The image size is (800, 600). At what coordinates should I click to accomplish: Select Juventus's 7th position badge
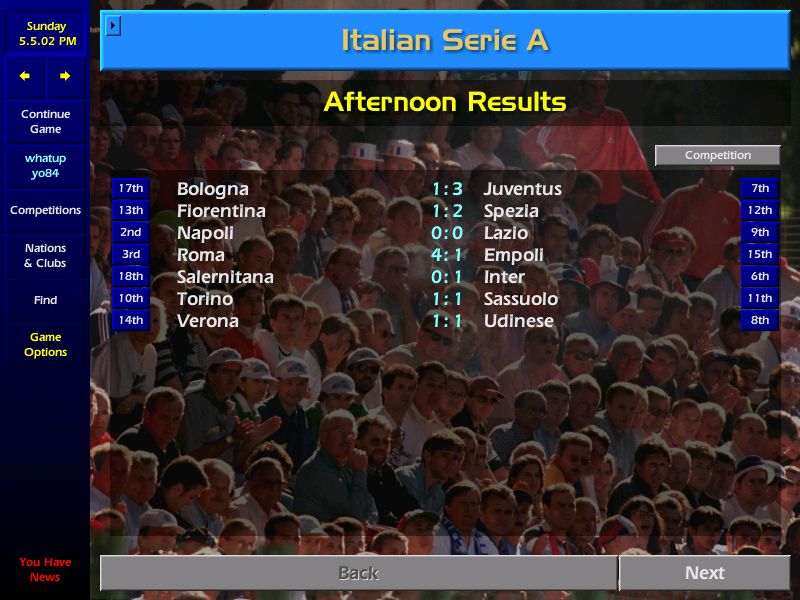[x=760, y=189]
